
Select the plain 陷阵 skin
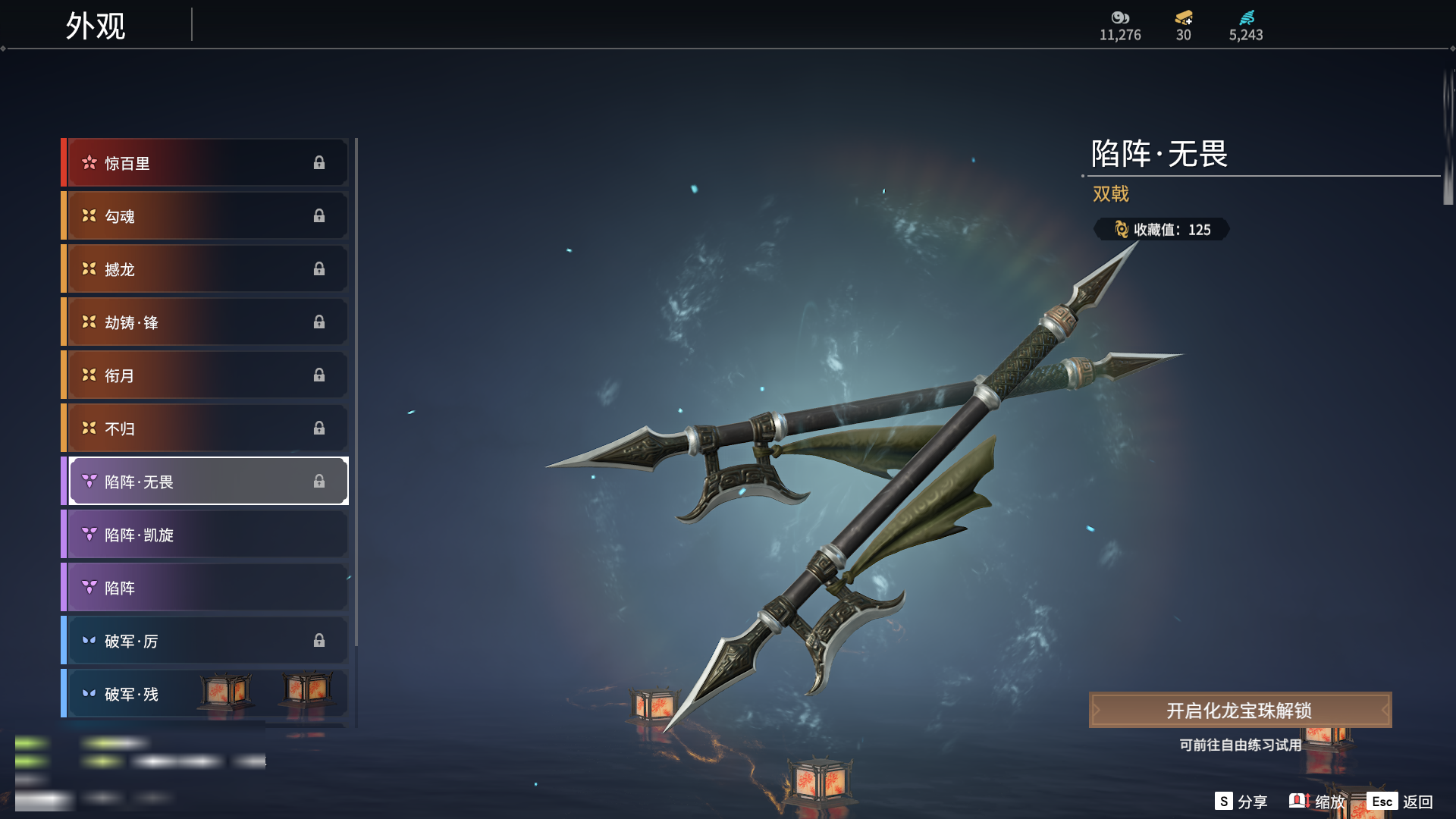(206, 588)
